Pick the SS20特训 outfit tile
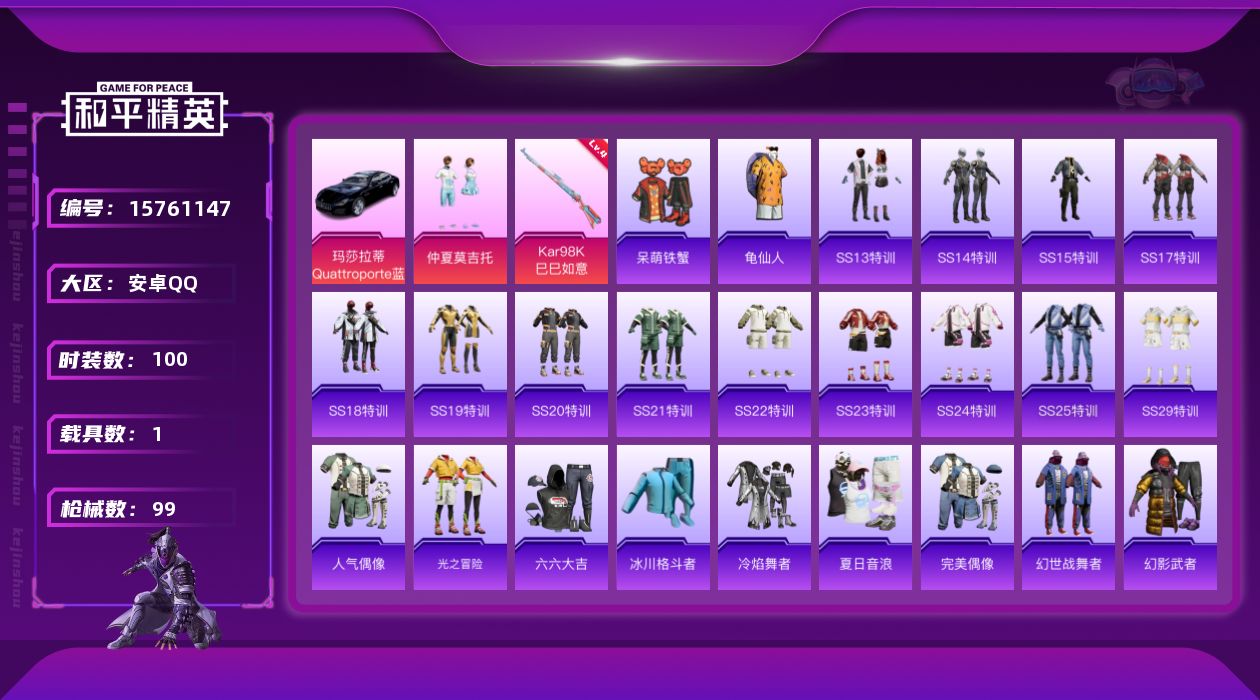The width and height of the screenshot is (1260, 700). [561, 364]
